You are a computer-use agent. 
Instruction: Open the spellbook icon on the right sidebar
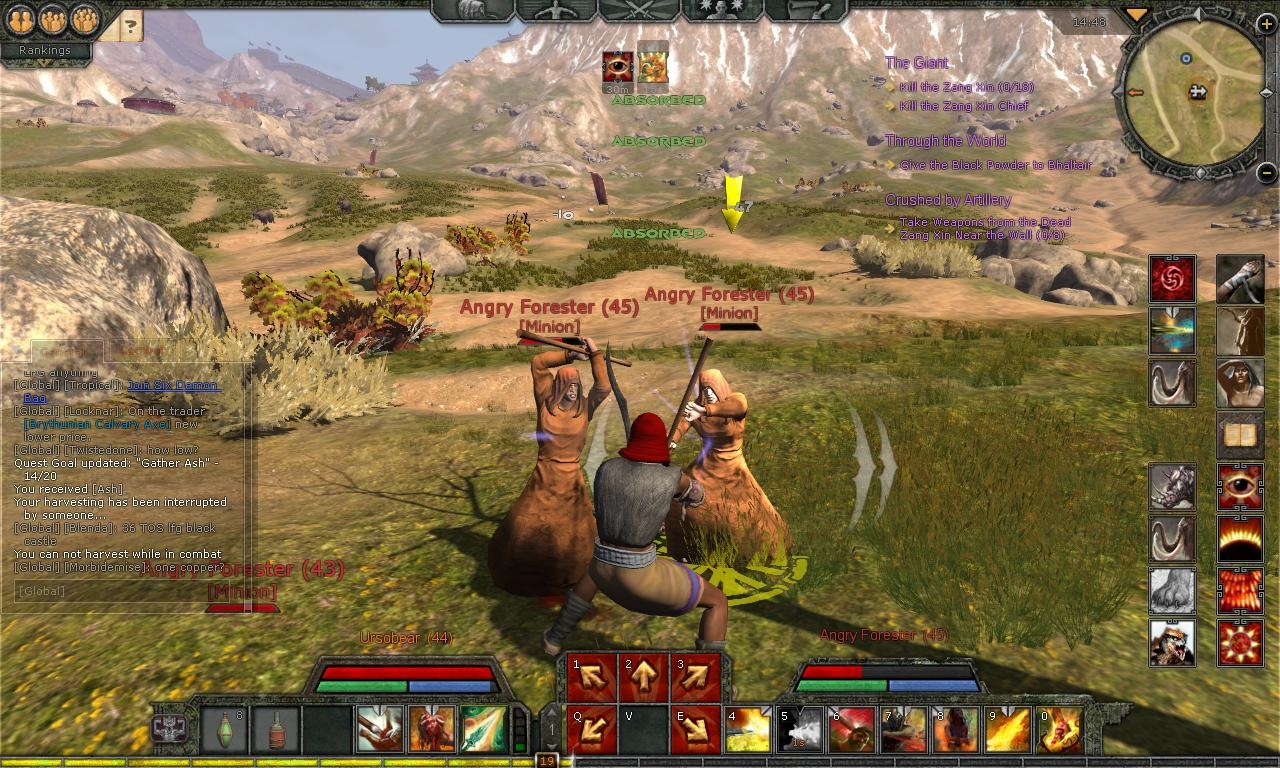(1240, 434)
